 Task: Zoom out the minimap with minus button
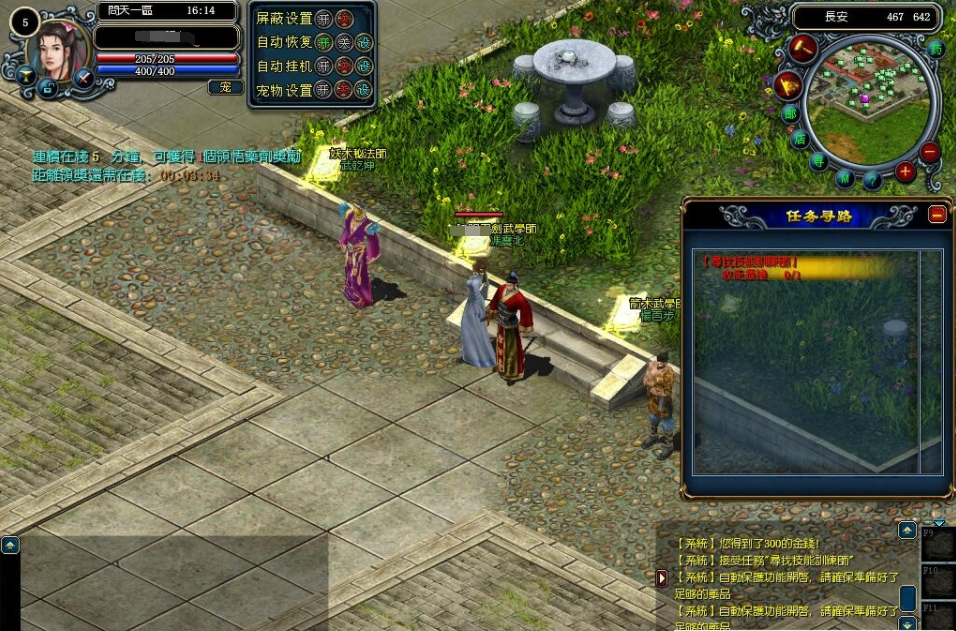click(930, 152)
